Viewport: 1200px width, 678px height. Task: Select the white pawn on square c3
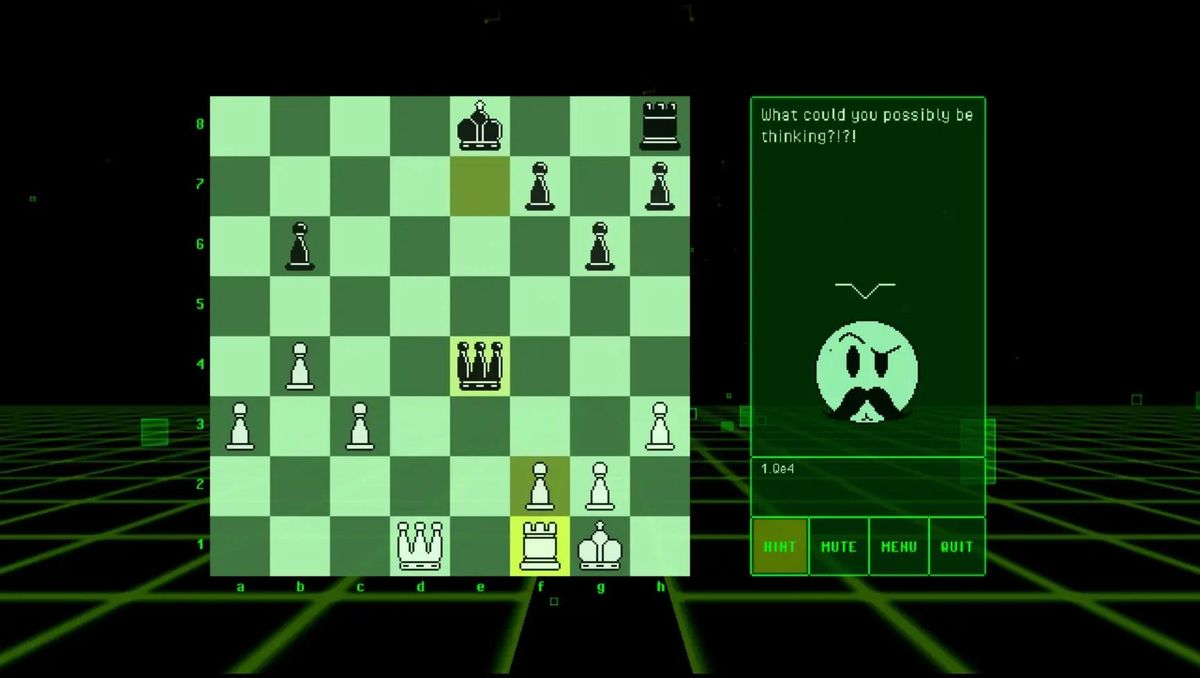[x=360, y=426]
